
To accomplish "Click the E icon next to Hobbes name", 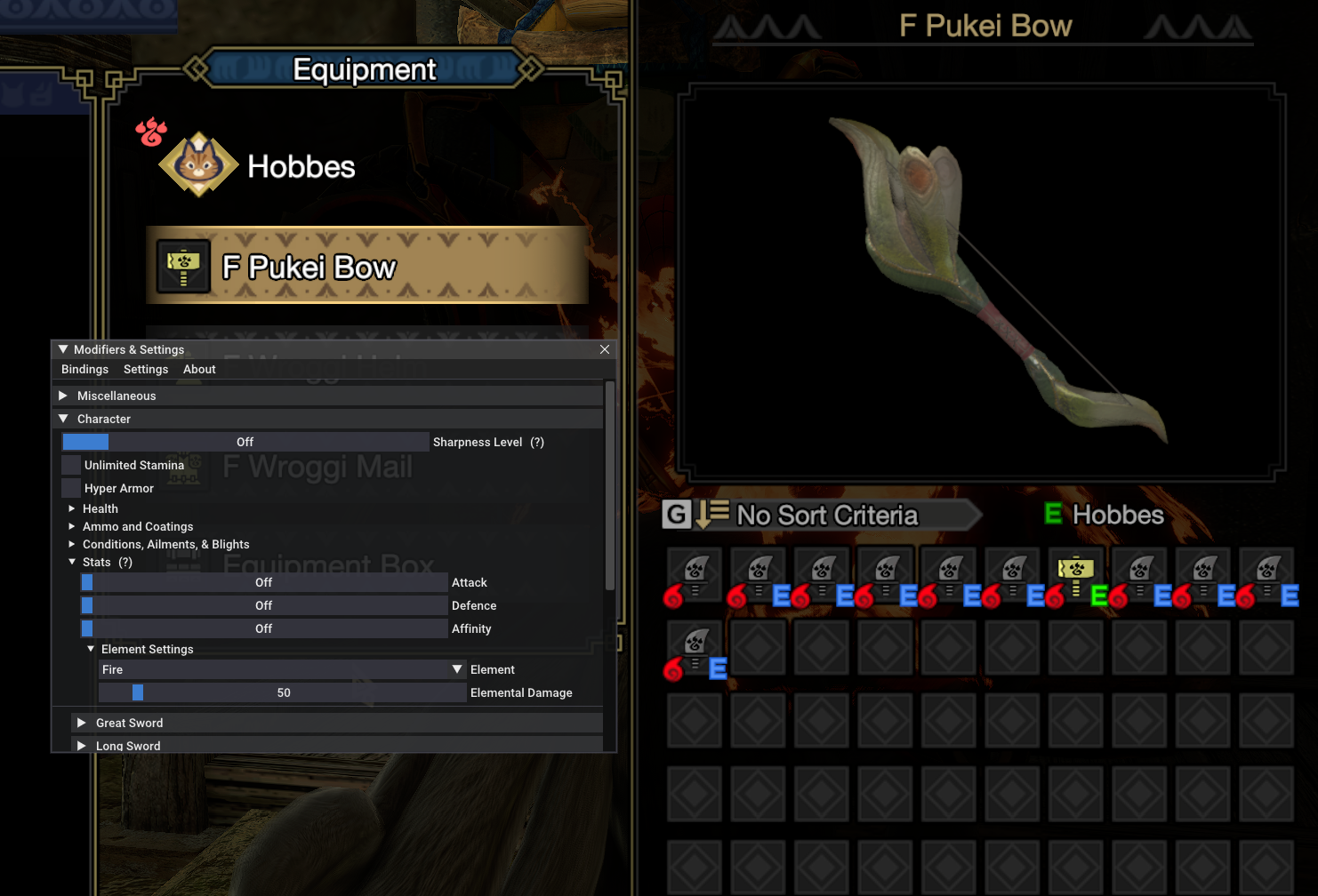I will click(x=1053, y=515).
